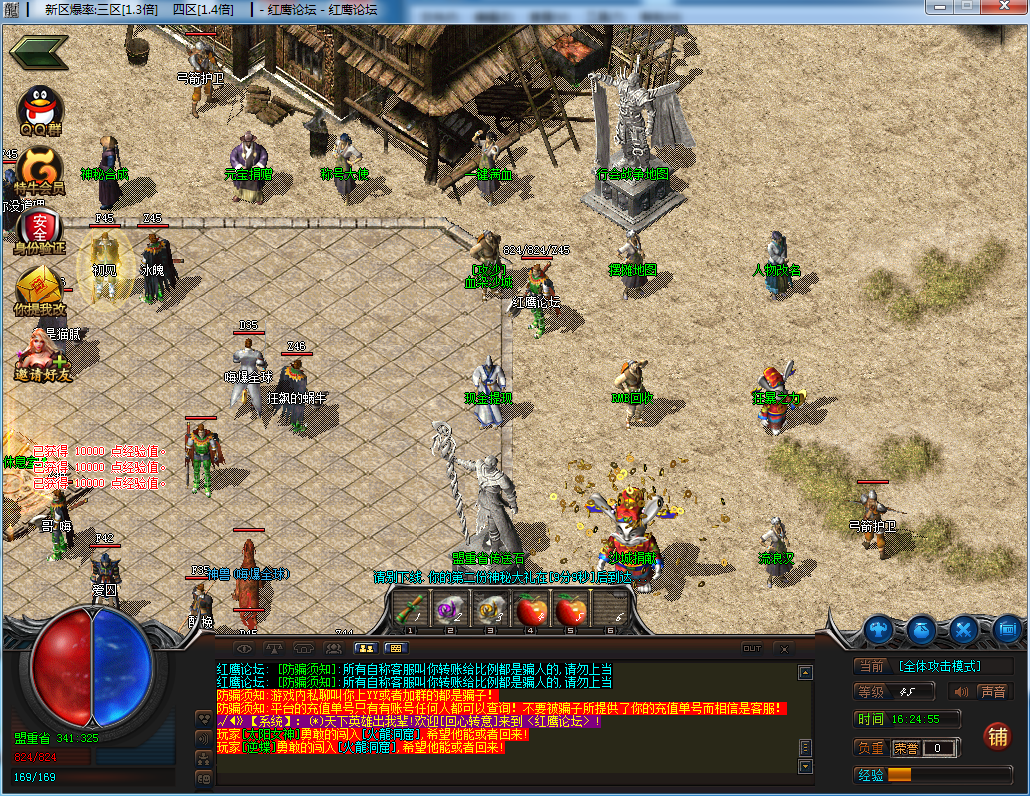Open the 身份验证 security shield icon

[39, 228]
